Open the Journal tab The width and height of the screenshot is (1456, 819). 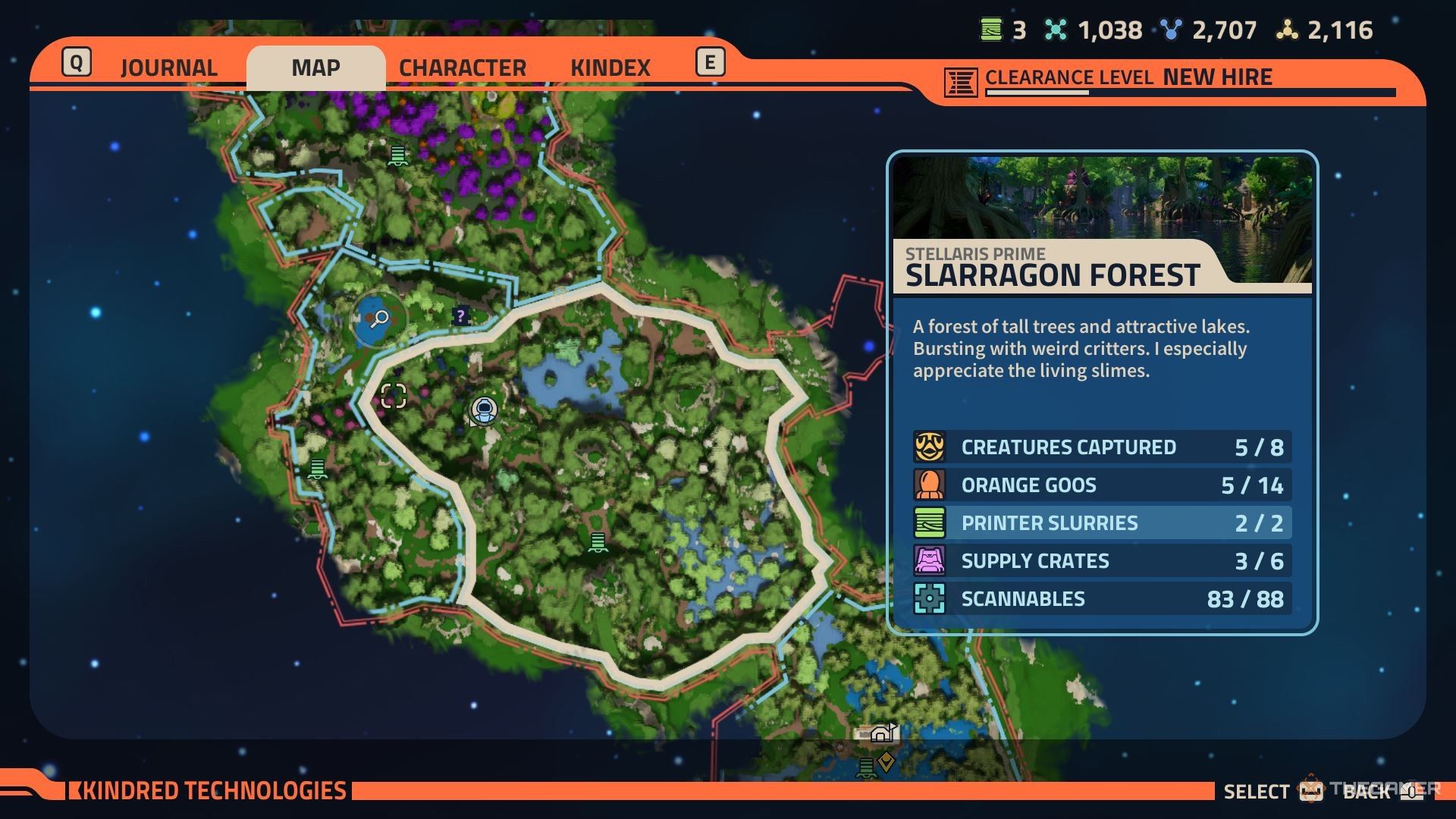[x=168, y=67]
